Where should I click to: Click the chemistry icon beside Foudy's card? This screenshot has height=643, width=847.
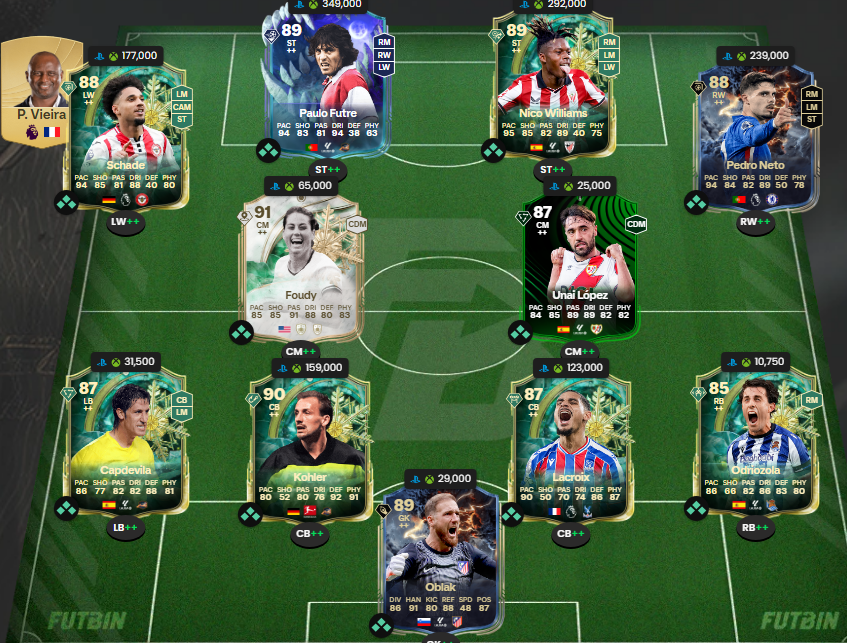pos(240,332)
